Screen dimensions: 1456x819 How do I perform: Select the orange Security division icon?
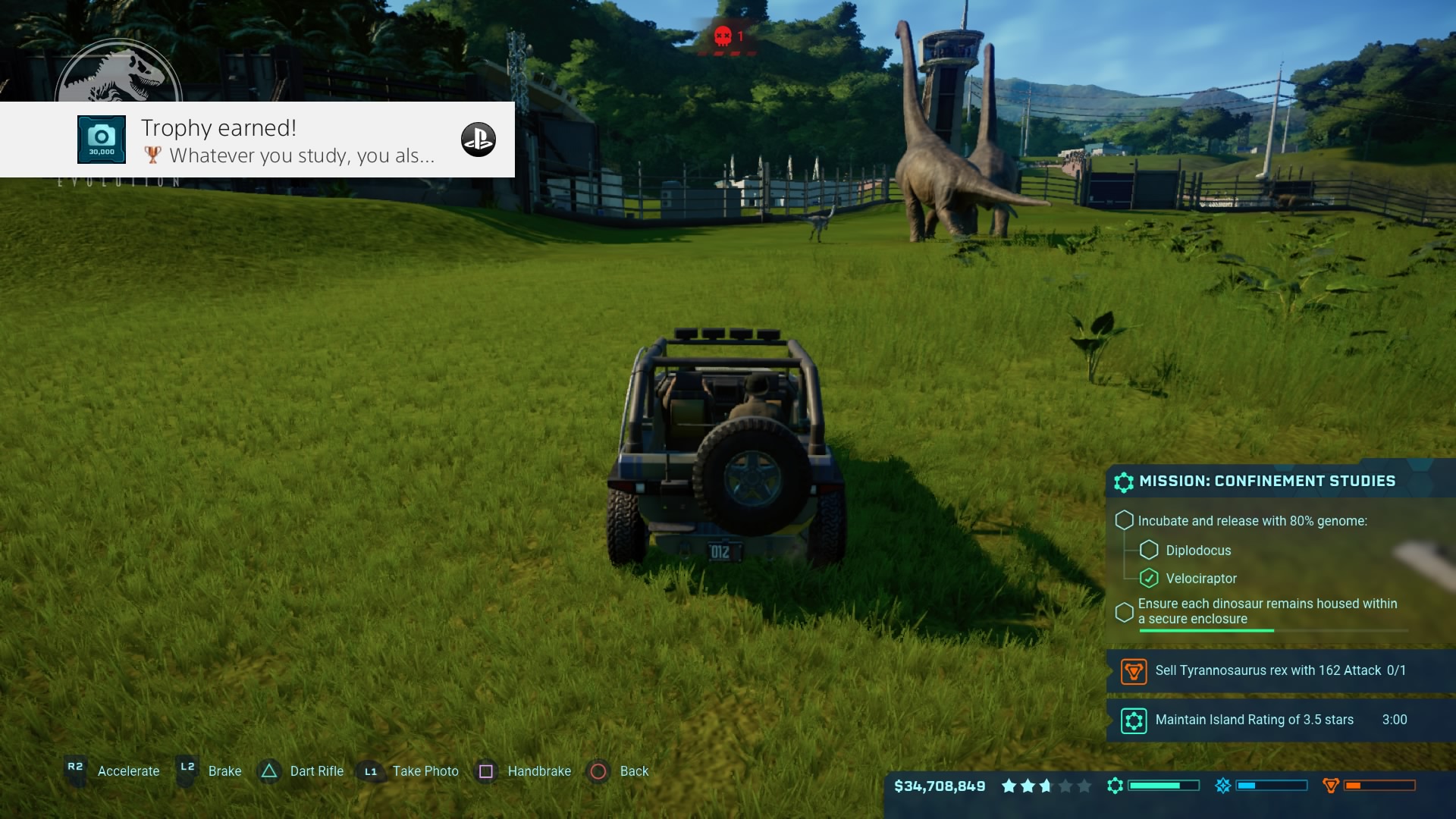tap(1331, 786)
